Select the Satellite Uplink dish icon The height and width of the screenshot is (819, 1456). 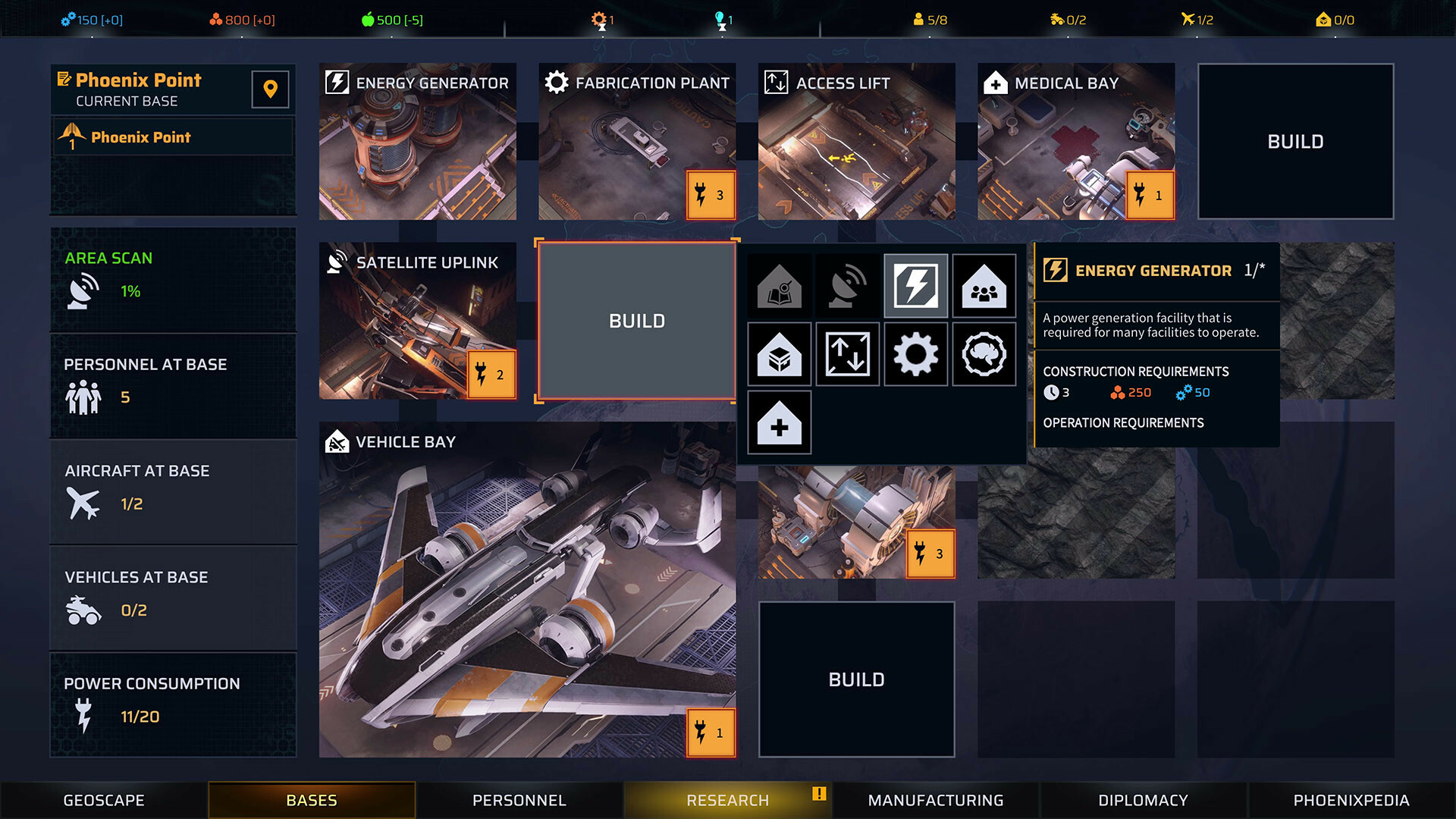click(x=847, y=286)
